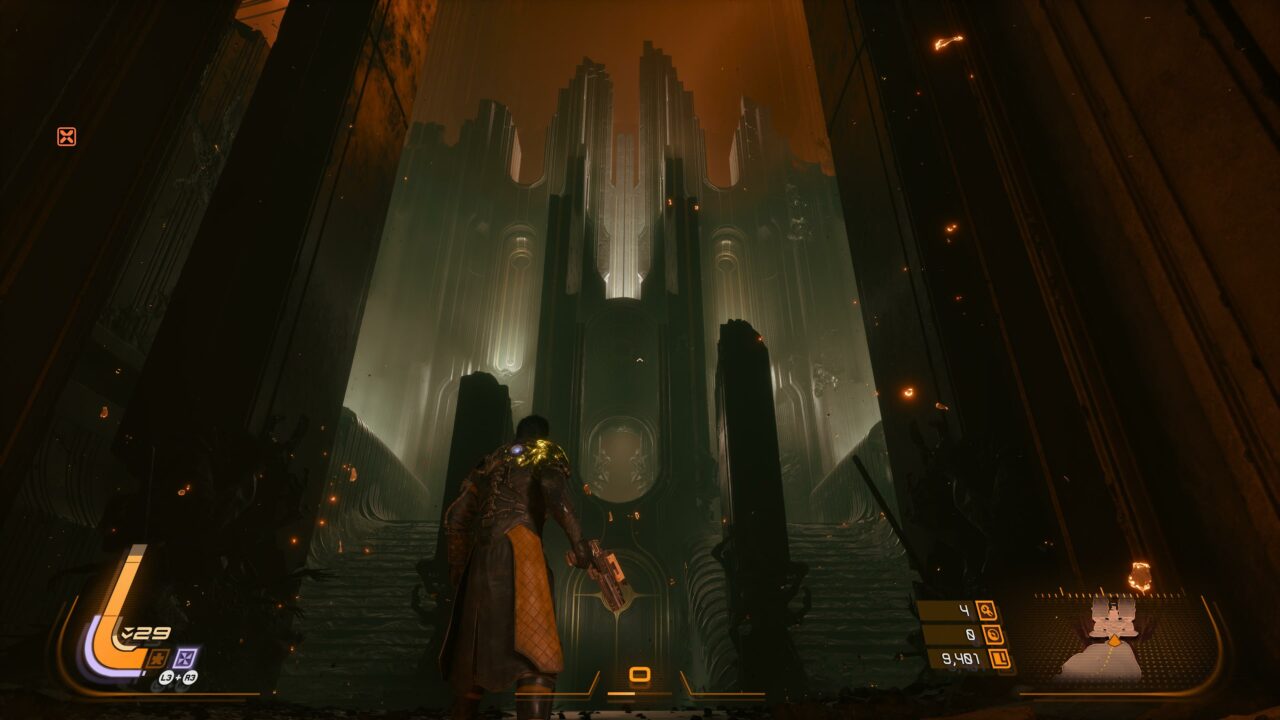Click the L-shaped currency icon

tap(999, 658)
